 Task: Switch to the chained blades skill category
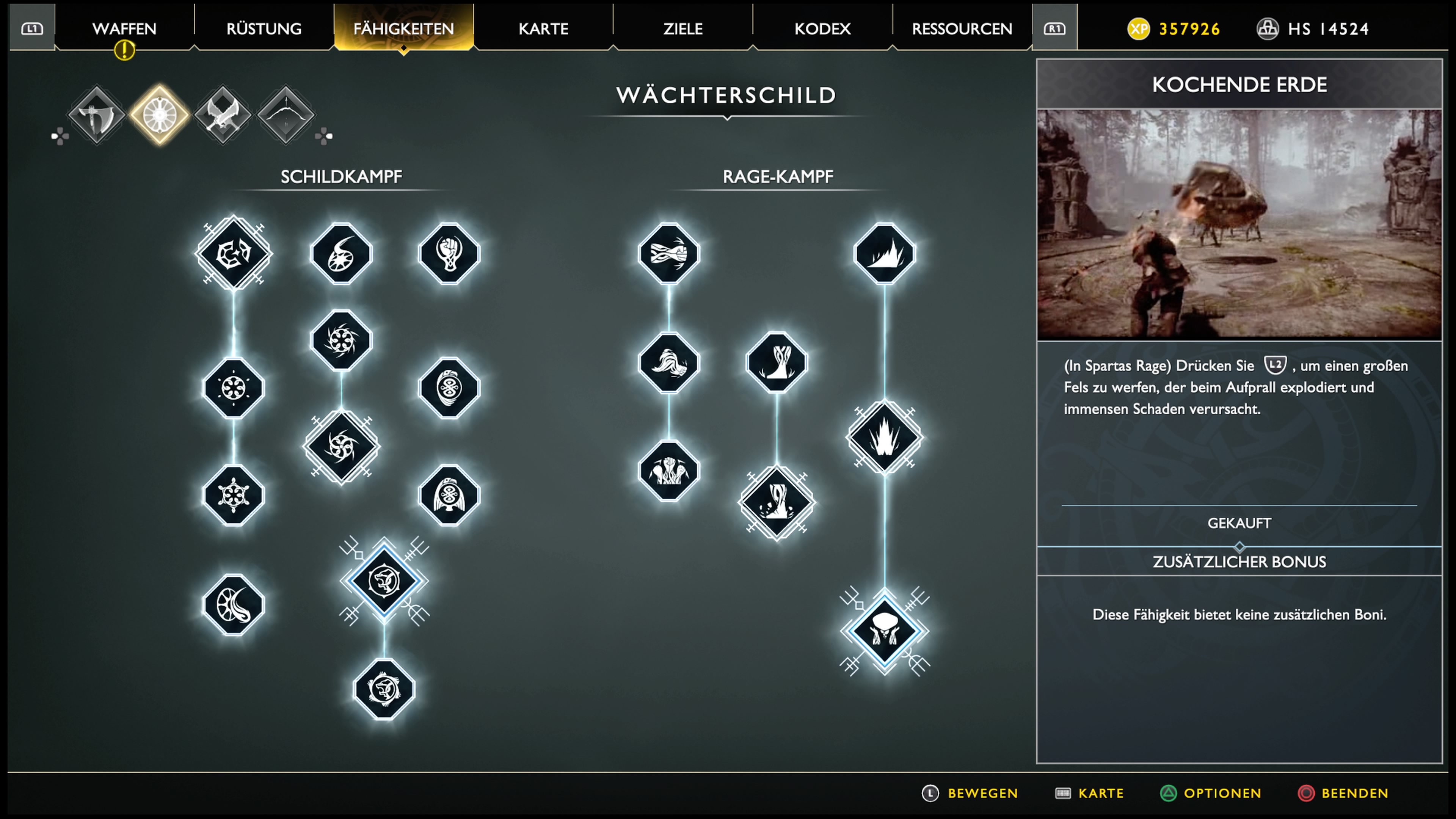(223, 115)
